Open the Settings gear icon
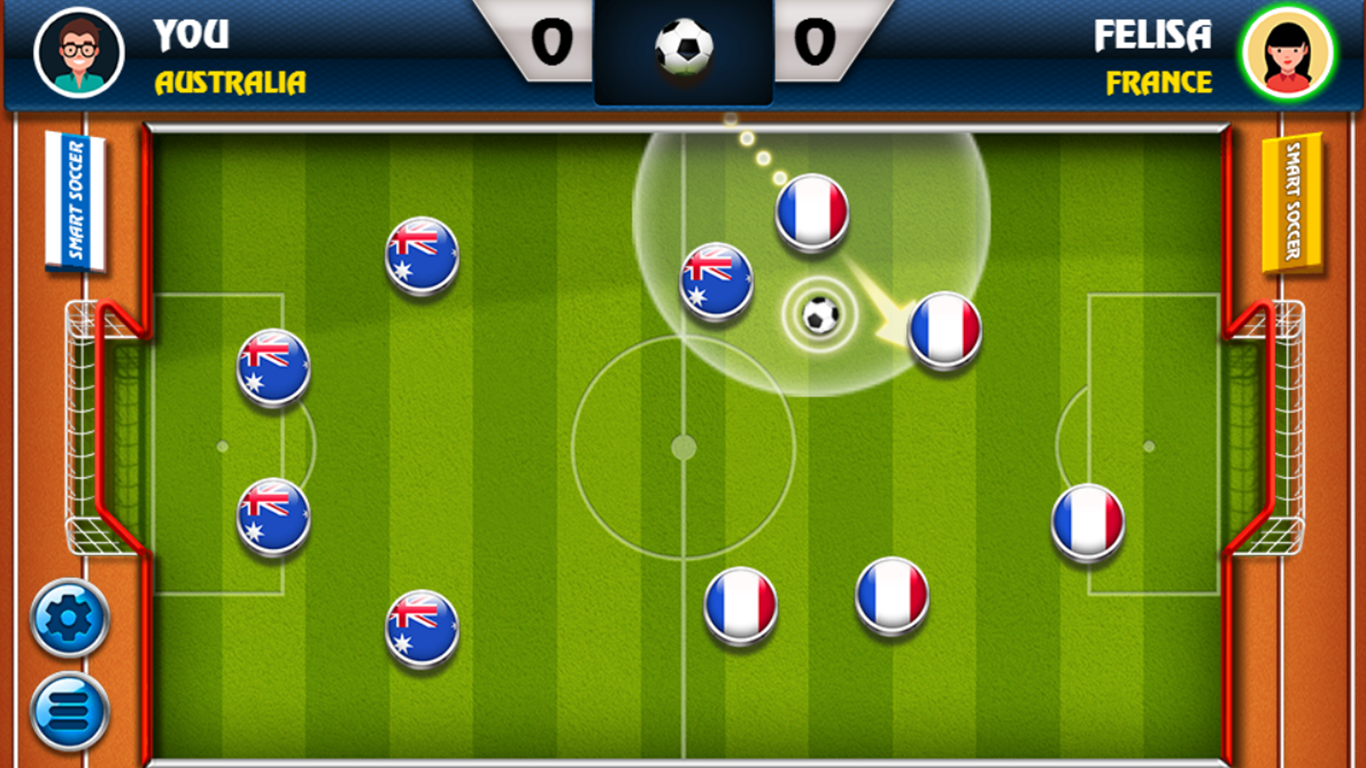The height and width of the screenshot is (768, 1366). click(66, 617)
